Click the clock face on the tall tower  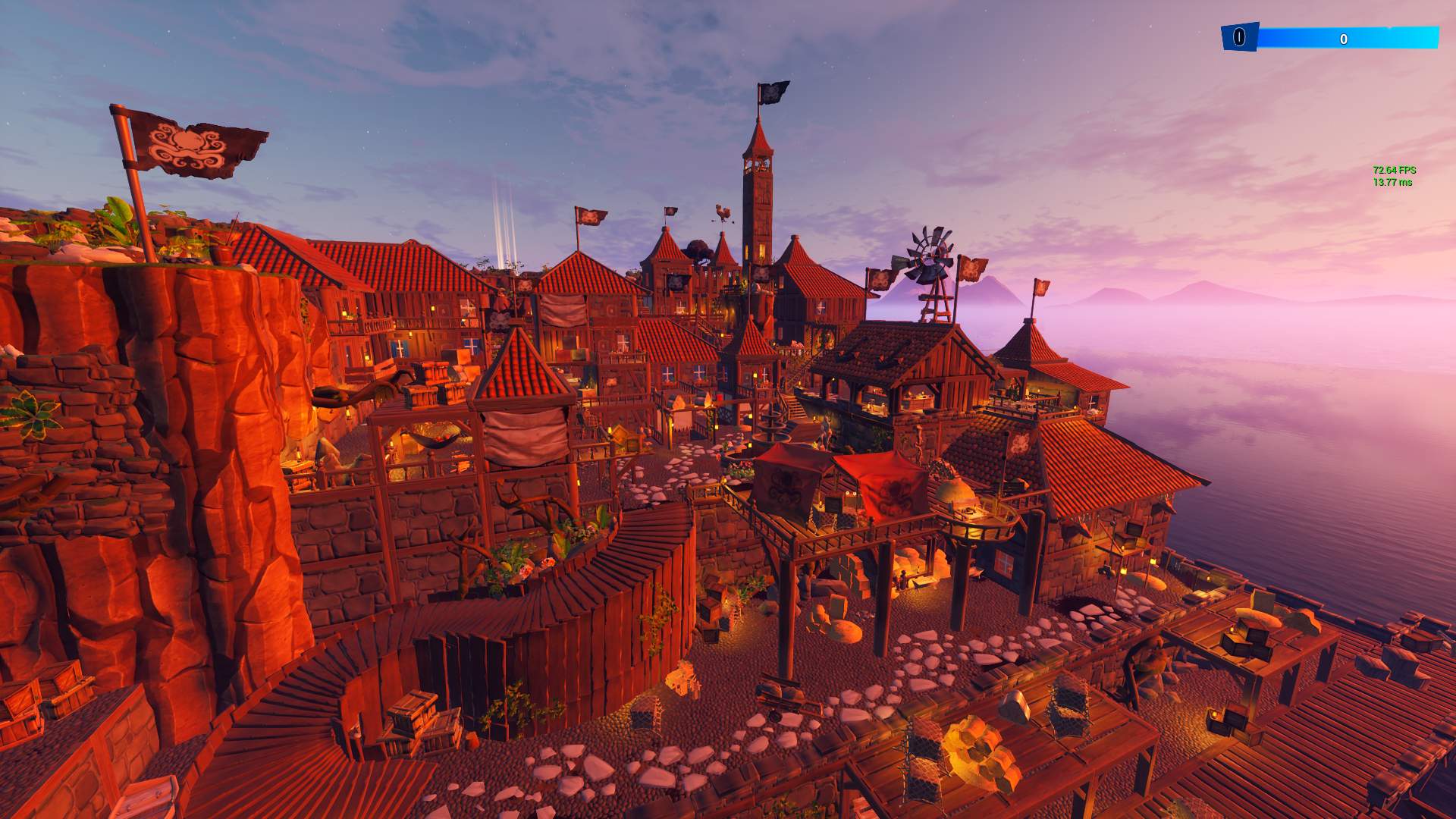tap(758, 165)
